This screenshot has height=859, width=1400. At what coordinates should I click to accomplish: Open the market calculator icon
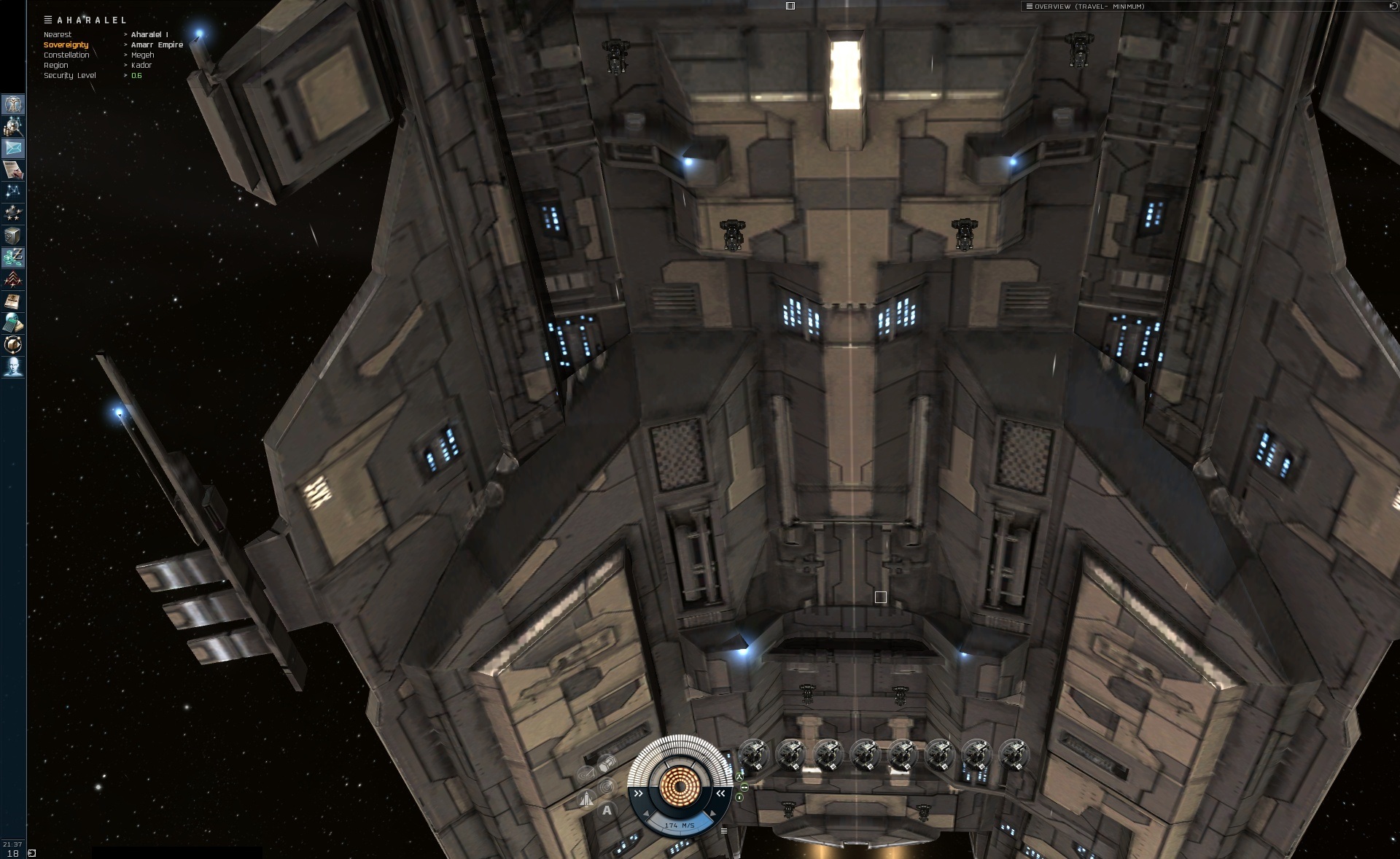(13, 322)
